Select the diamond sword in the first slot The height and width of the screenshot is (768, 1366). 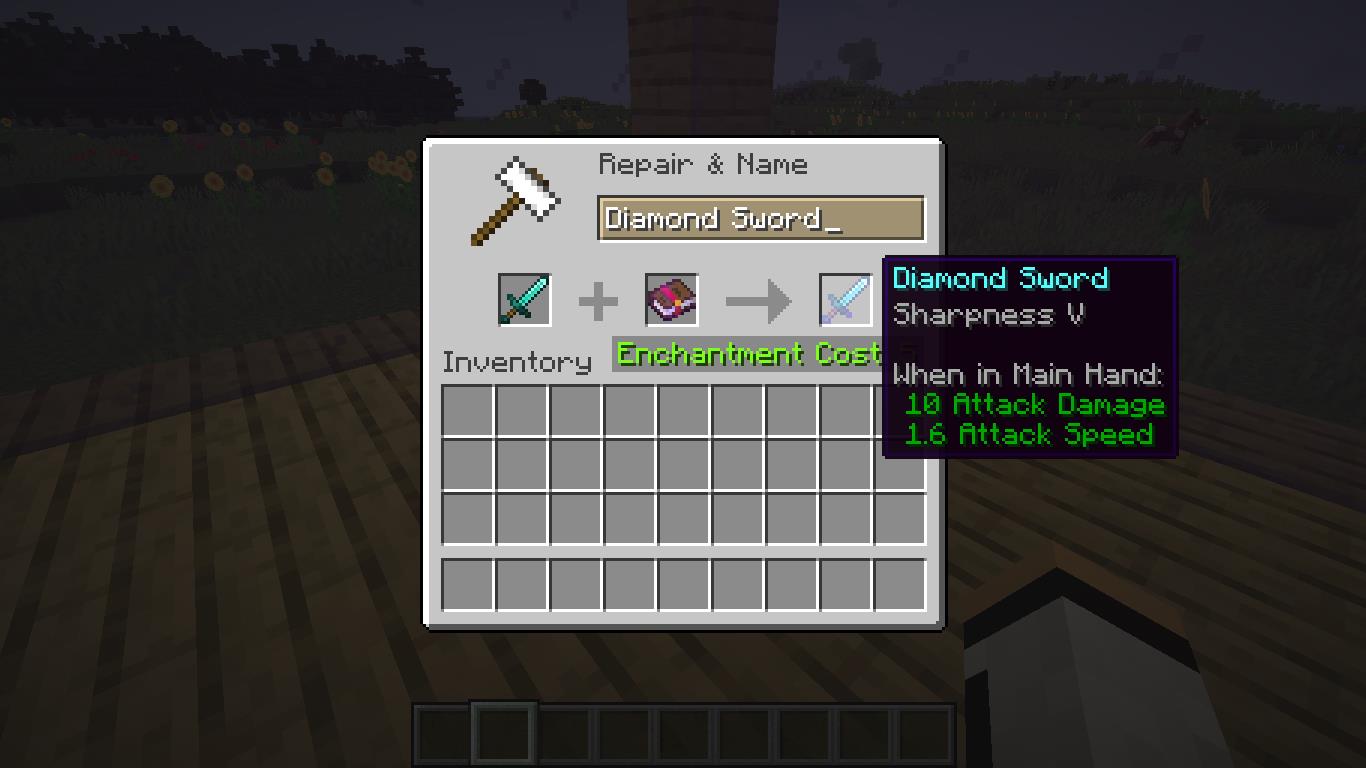[x=524, y=299]
